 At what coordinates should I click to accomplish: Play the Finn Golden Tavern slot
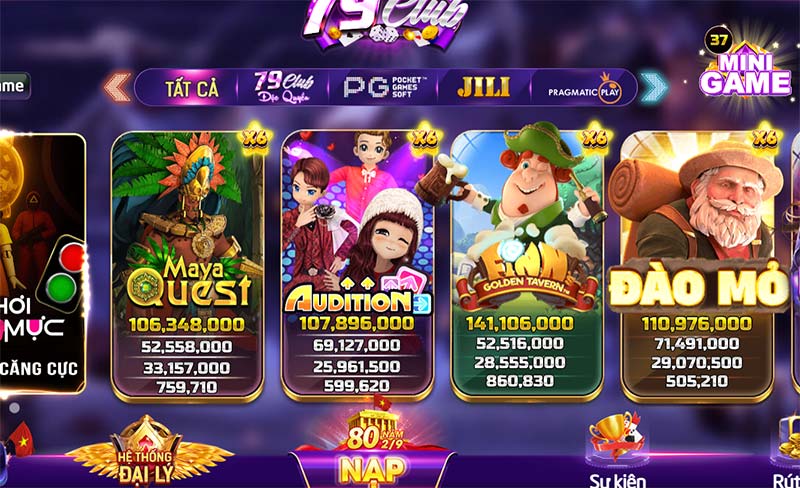526,263
